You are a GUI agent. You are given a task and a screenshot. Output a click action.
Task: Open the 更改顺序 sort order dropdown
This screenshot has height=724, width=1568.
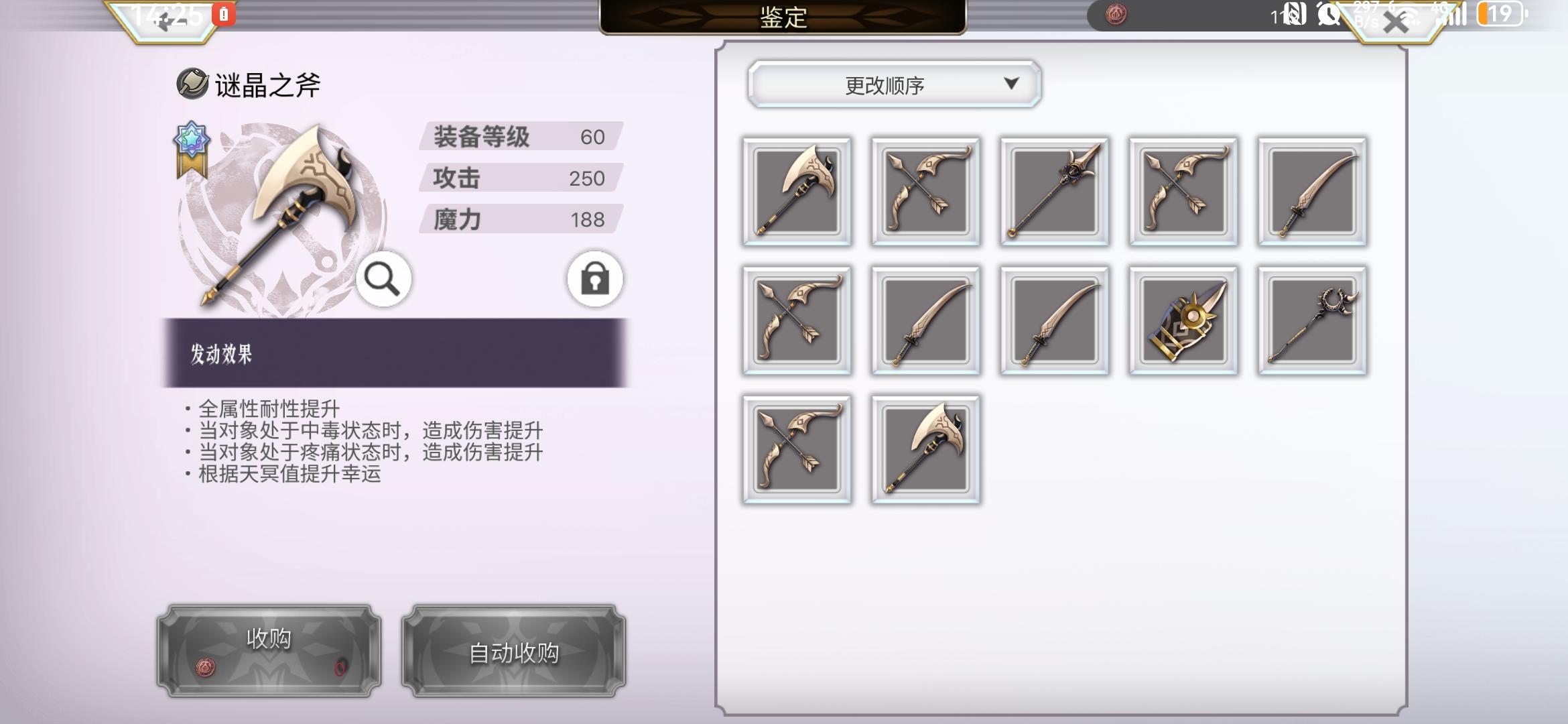coord(892,84)
